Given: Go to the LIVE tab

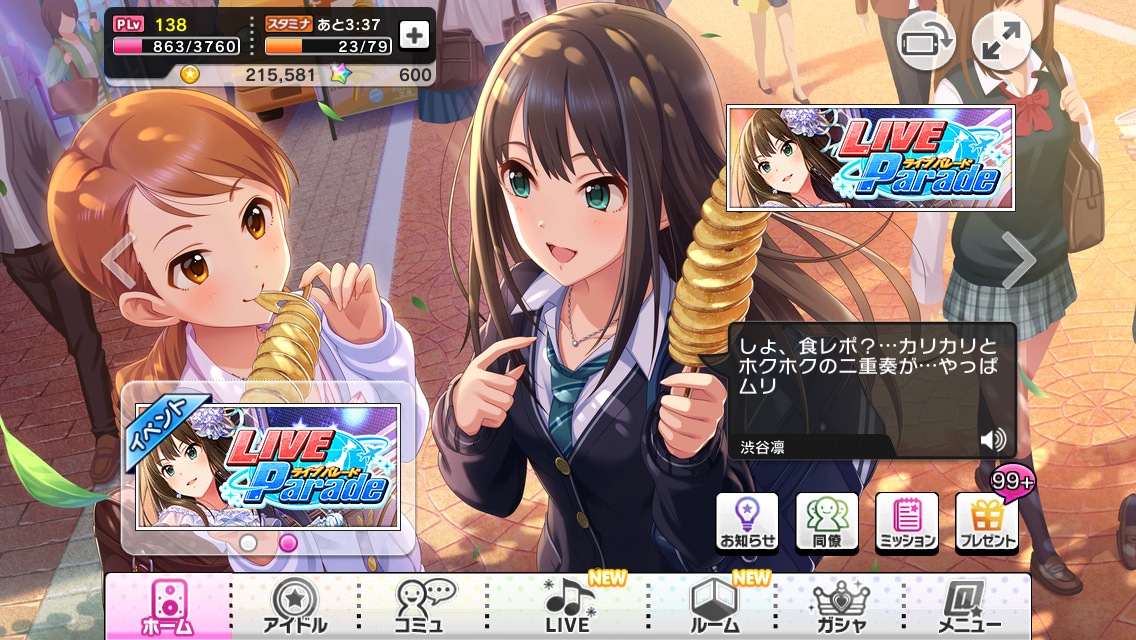Looking at the screenshot, I should (x=568, y=606).
